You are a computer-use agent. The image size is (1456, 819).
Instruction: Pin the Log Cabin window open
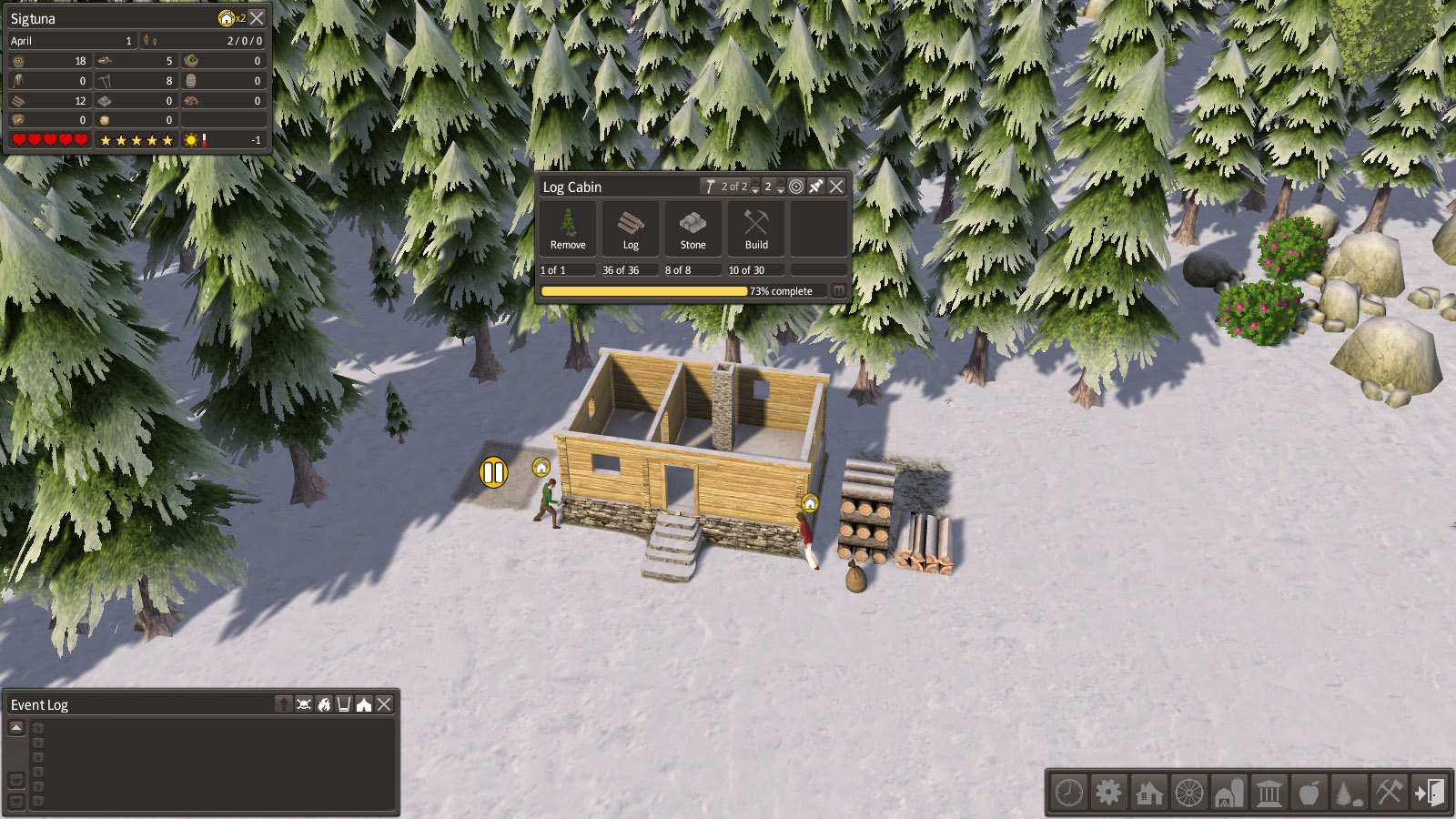pyautogui.click(x=816, y=187)
